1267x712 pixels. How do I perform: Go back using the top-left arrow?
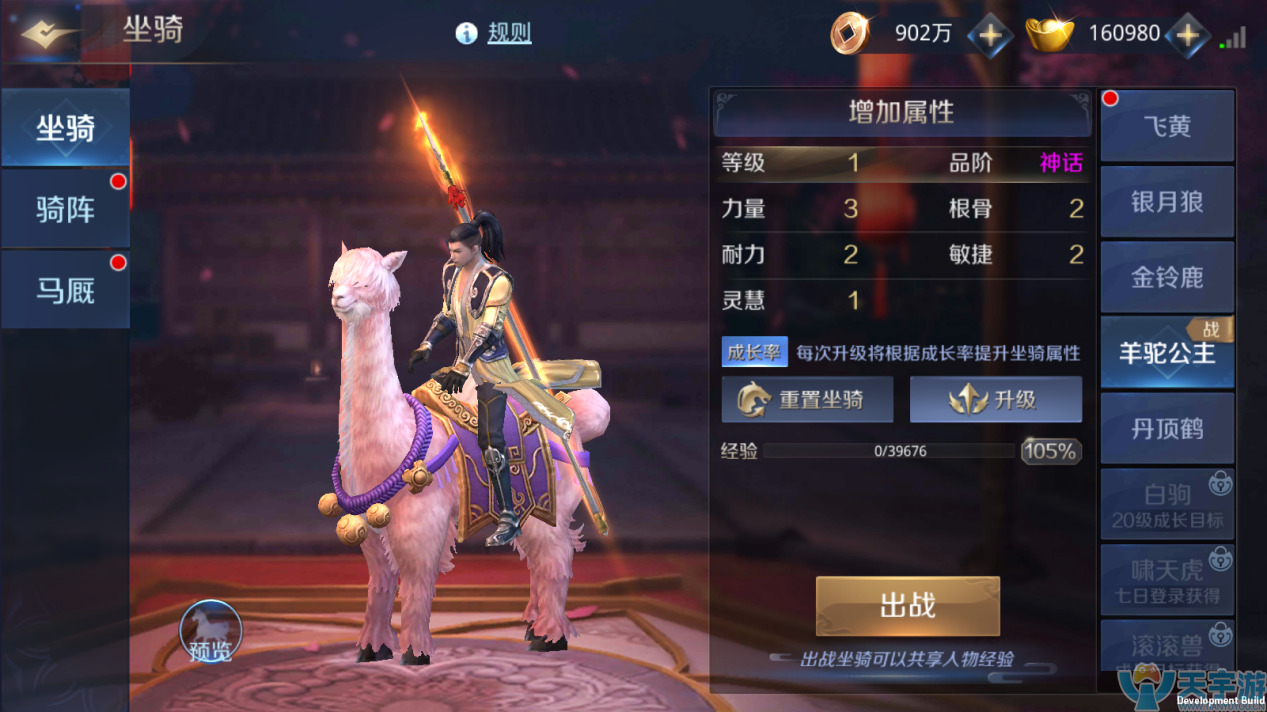pos(45,34)
